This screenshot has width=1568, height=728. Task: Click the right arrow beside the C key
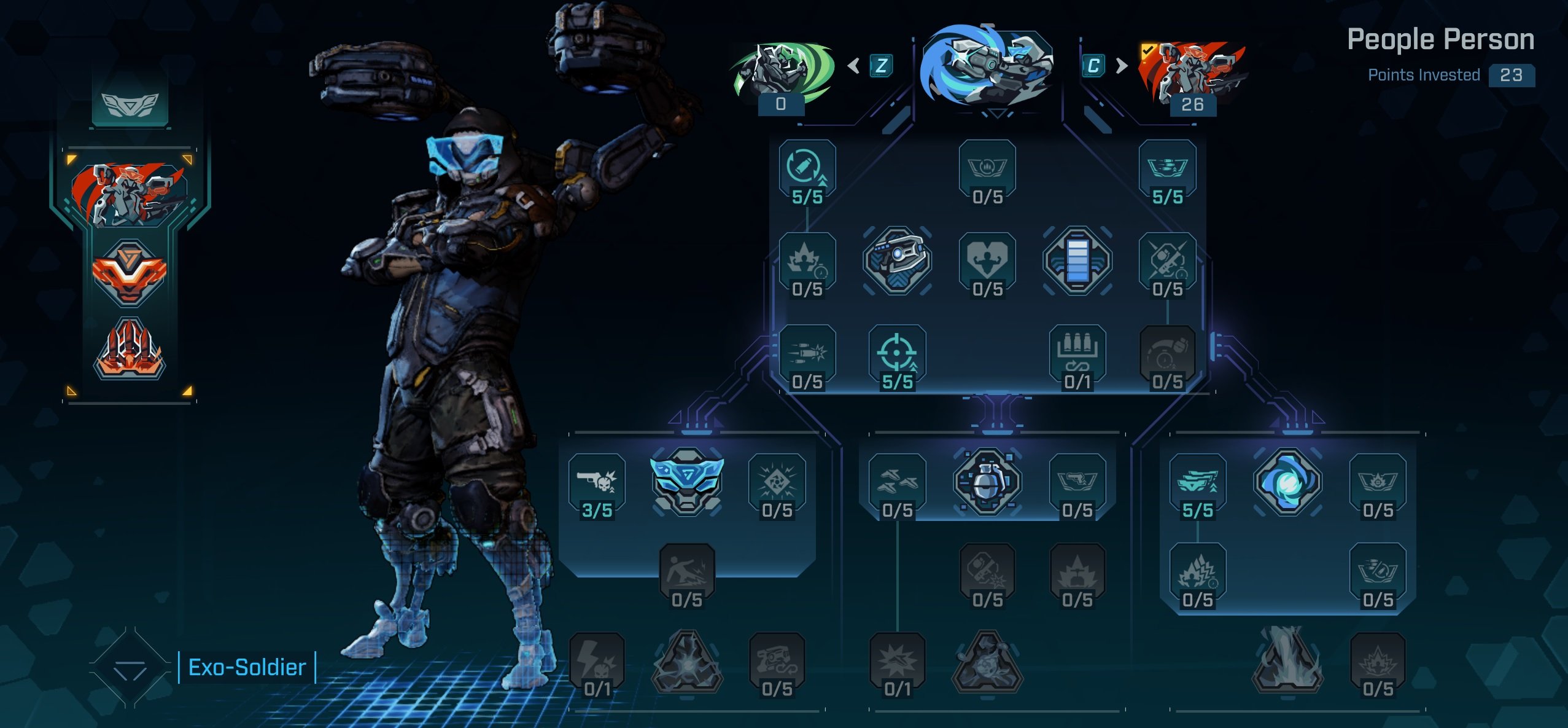tap(1122, 66)
